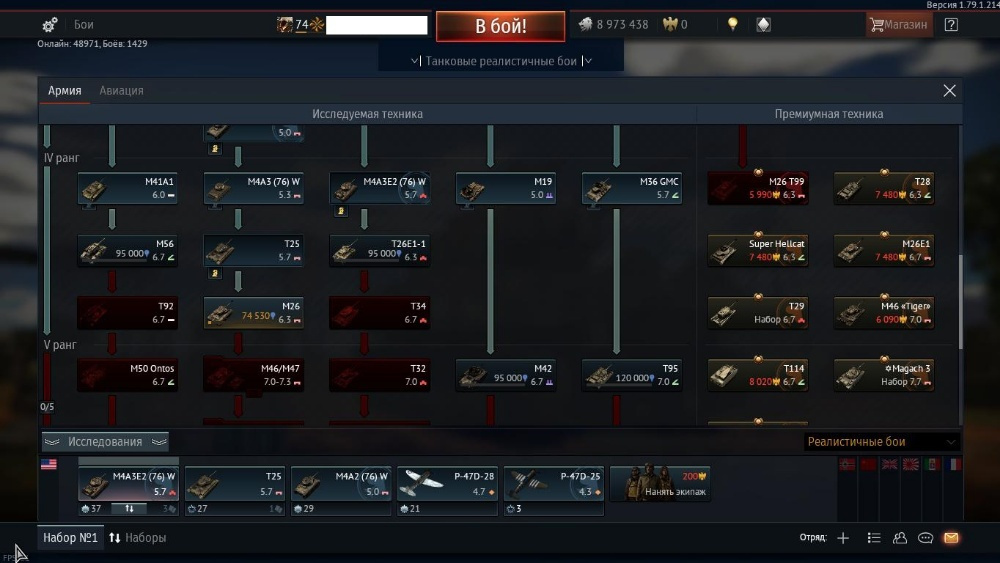Switch to the Авиация tab

coord(121,91)
